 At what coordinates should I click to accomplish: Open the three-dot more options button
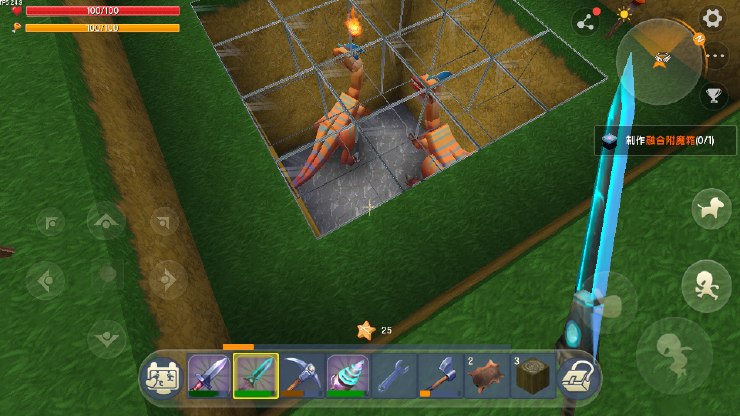(715, 57)
